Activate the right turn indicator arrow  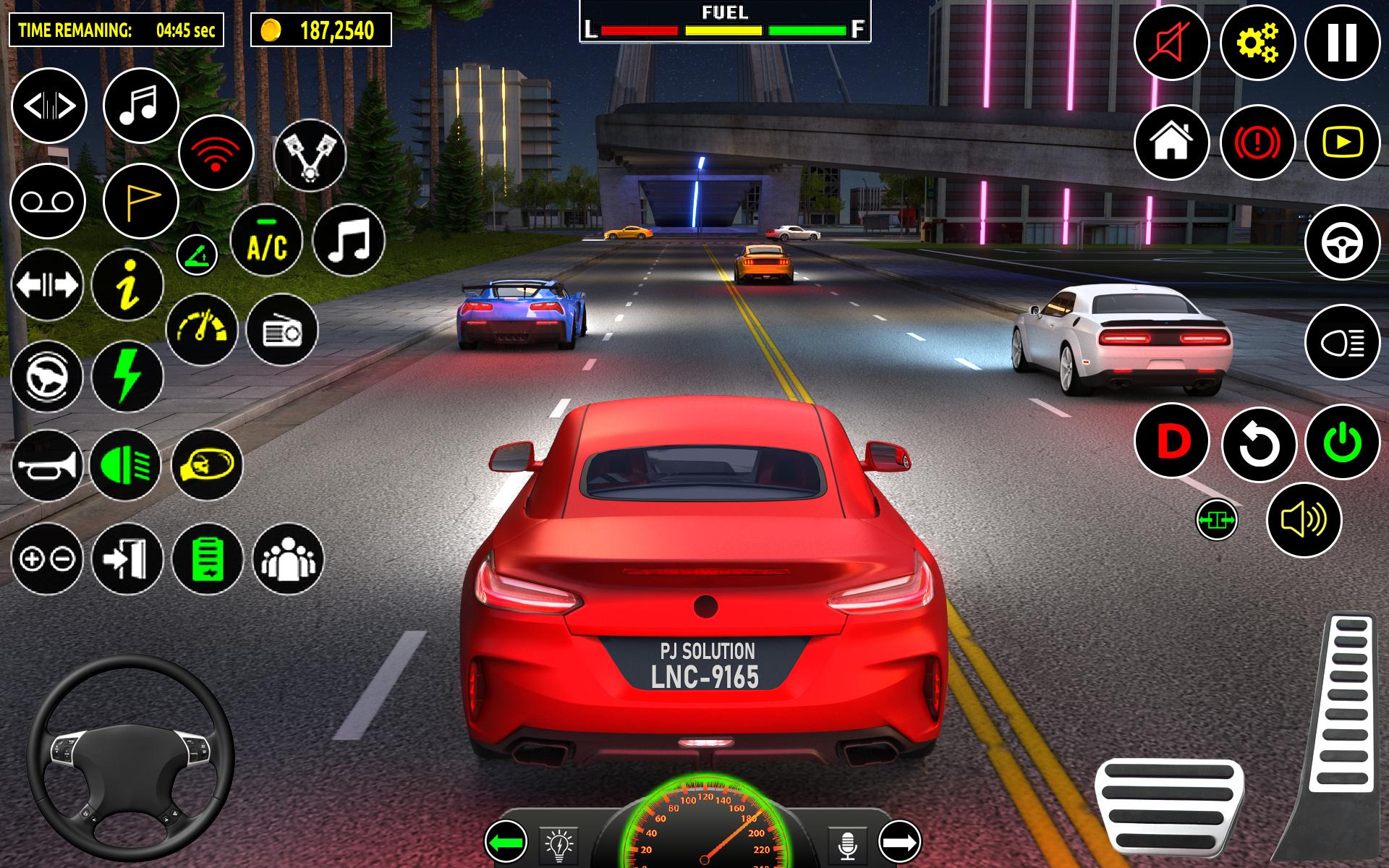[x=899, y=842]
